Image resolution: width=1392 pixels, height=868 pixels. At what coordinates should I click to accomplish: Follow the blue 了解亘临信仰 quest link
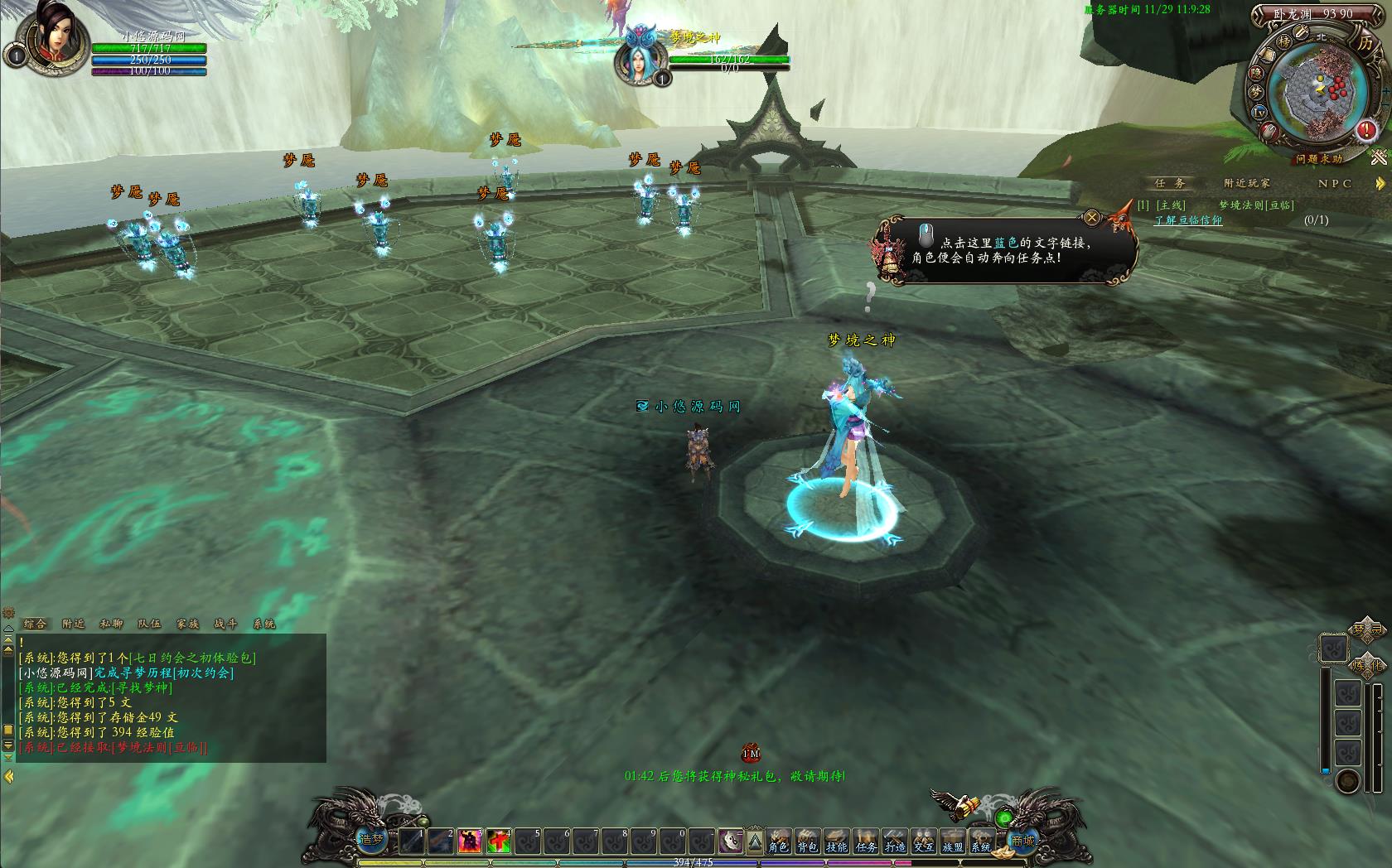[x=1188, y=220]
